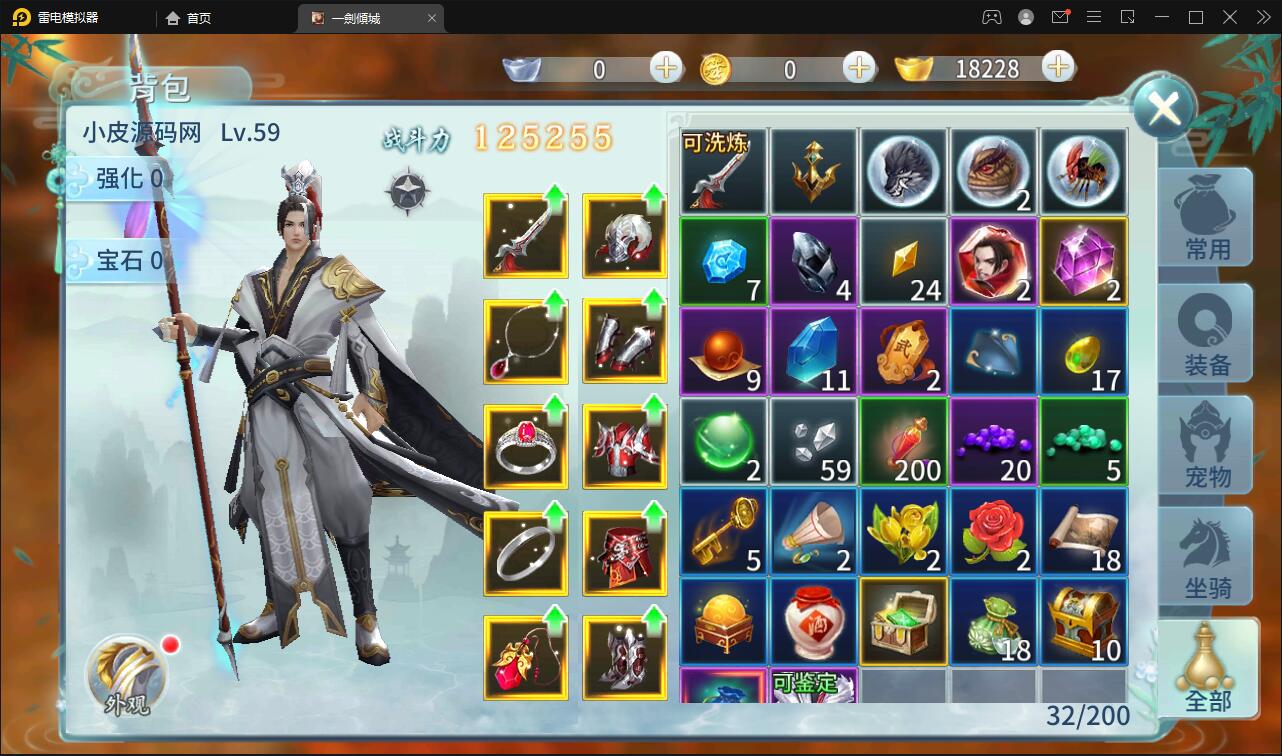Maximize the emulator window
Viewport: 1282px width, 756px height.
[x=1195, y=17]
